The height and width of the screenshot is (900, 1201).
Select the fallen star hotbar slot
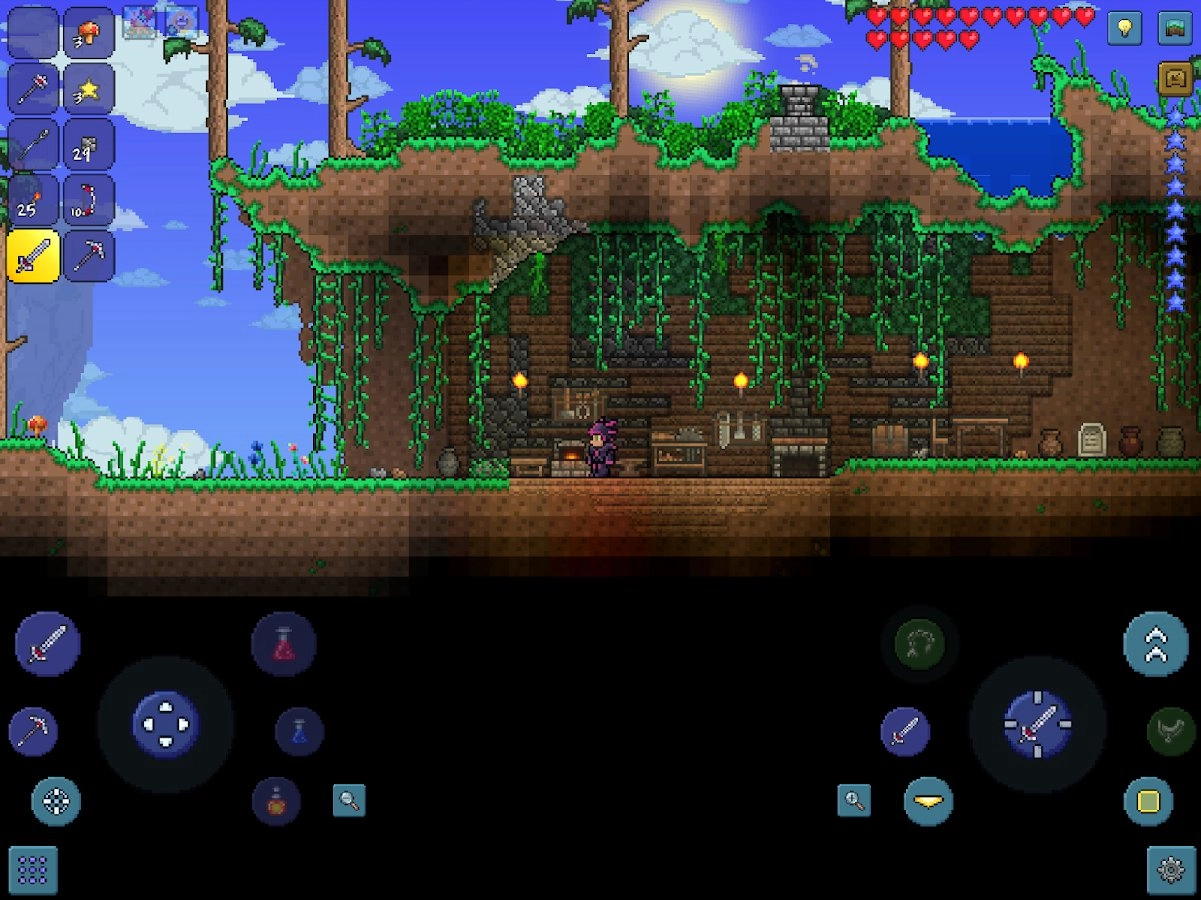(88, 89)
